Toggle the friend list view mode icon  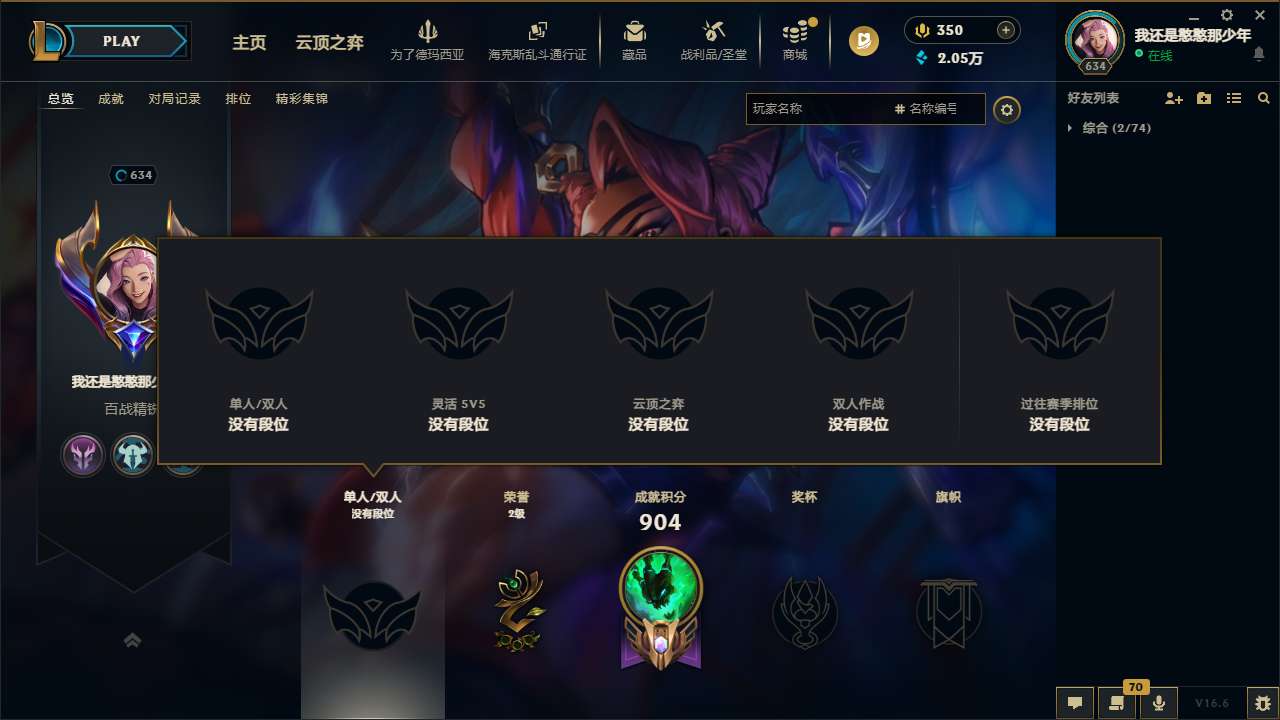pos(1233,98)
